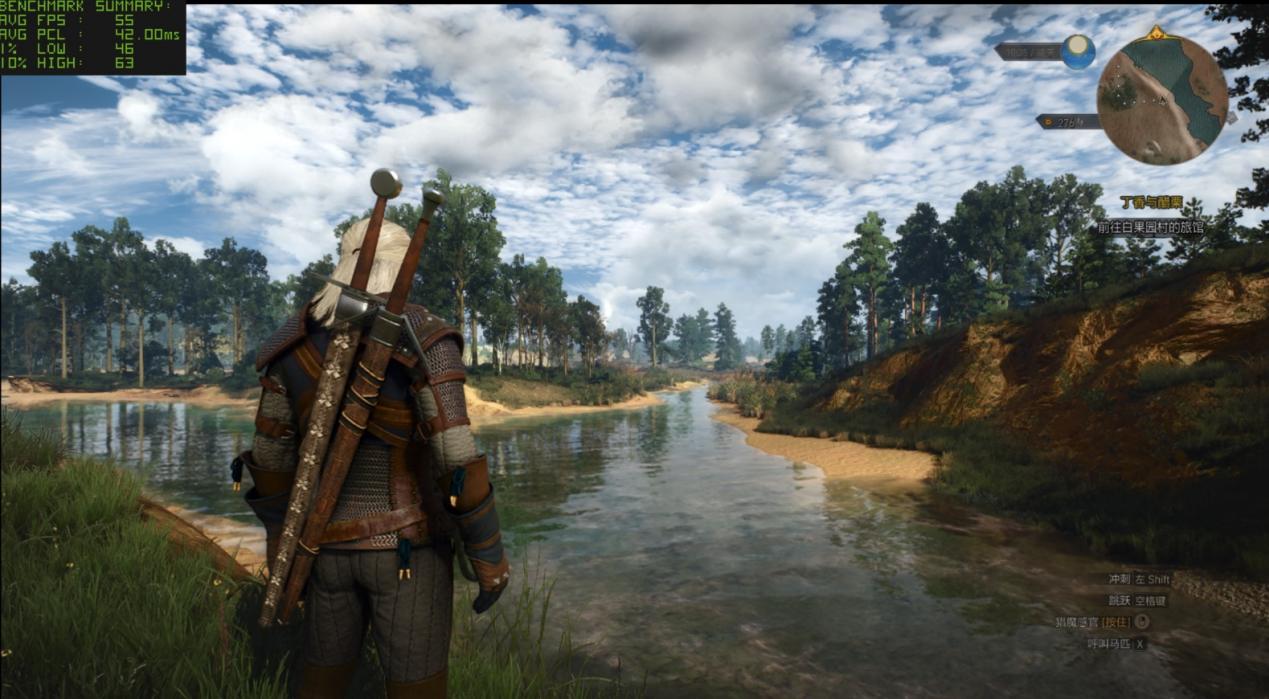Click the benchmark summary overlay
This screenshot has height=699, width=1269.
(x=93, y=37)
